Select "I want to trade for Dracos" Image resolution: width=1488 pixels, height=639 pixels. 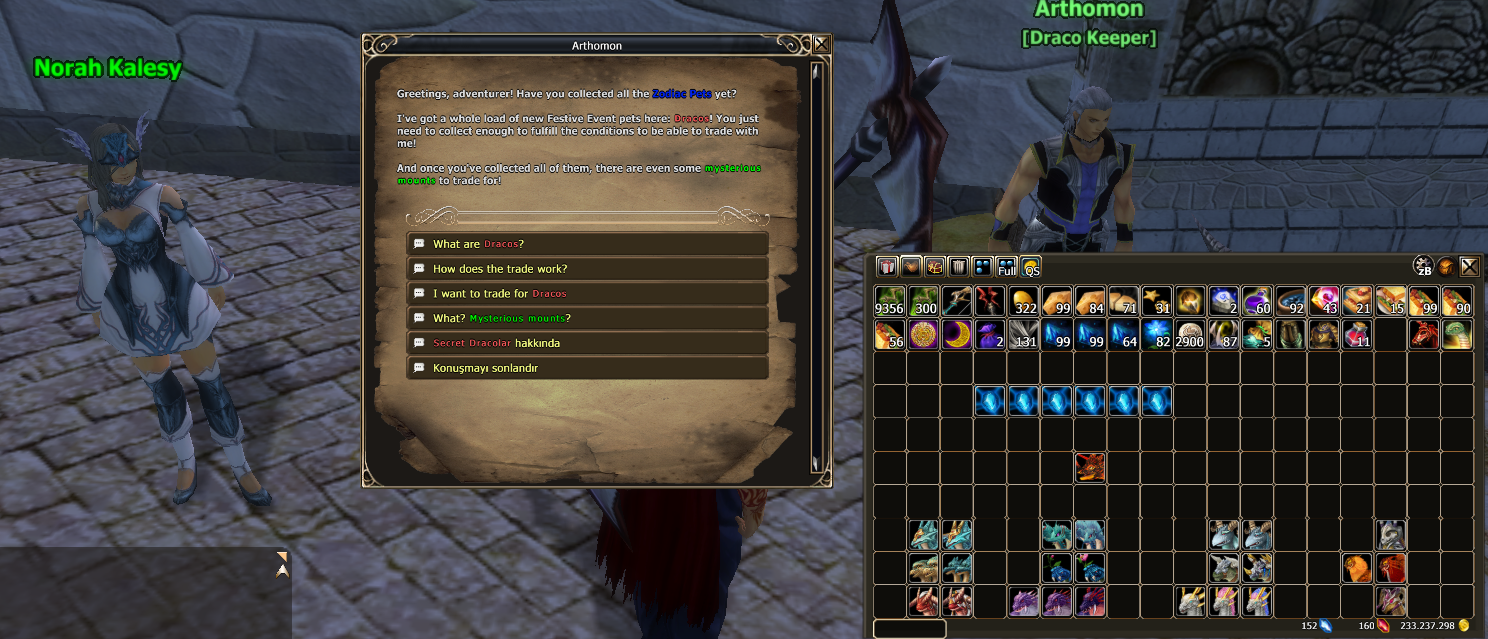587,294
